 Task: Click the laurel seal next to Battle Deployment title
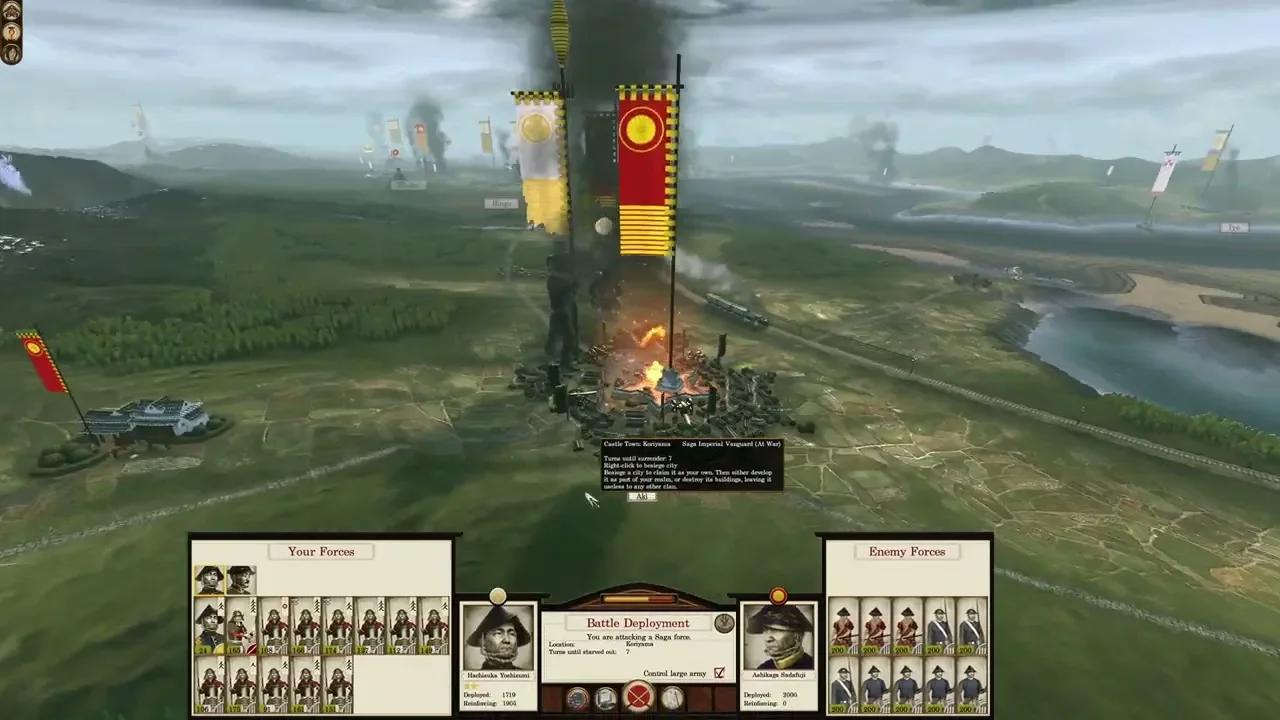(x=724, y=622)
